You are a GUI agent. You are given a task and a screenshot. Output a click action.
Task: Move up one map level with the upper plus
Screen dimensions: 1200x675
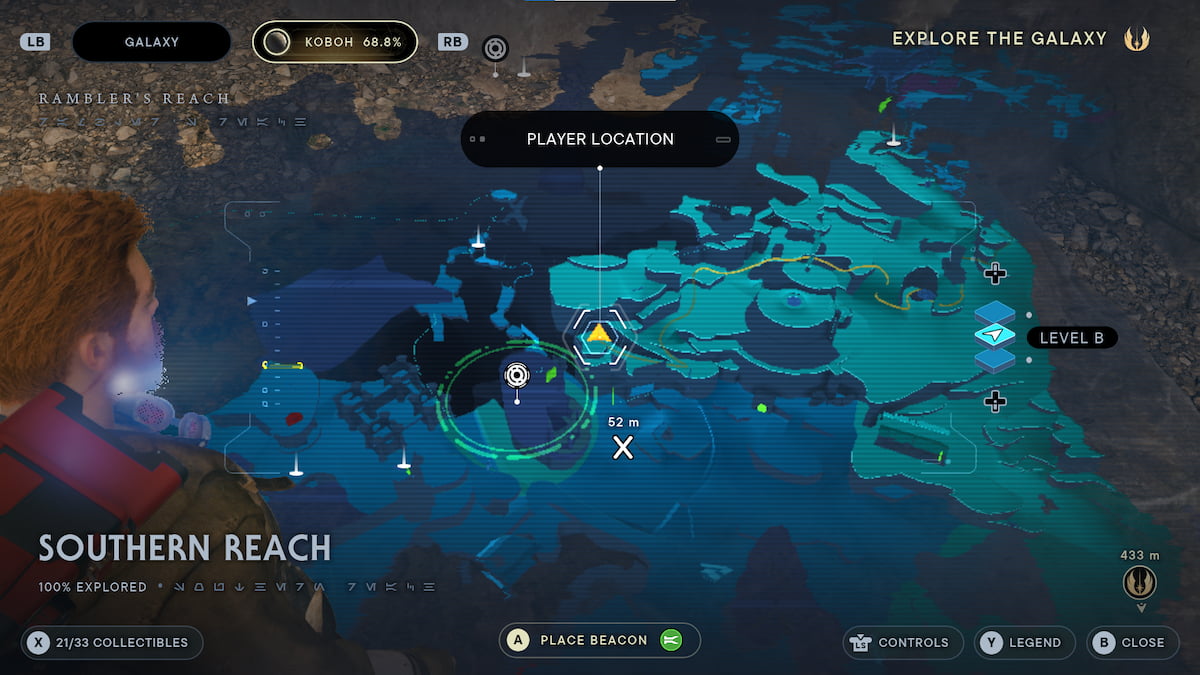[994, 273]
